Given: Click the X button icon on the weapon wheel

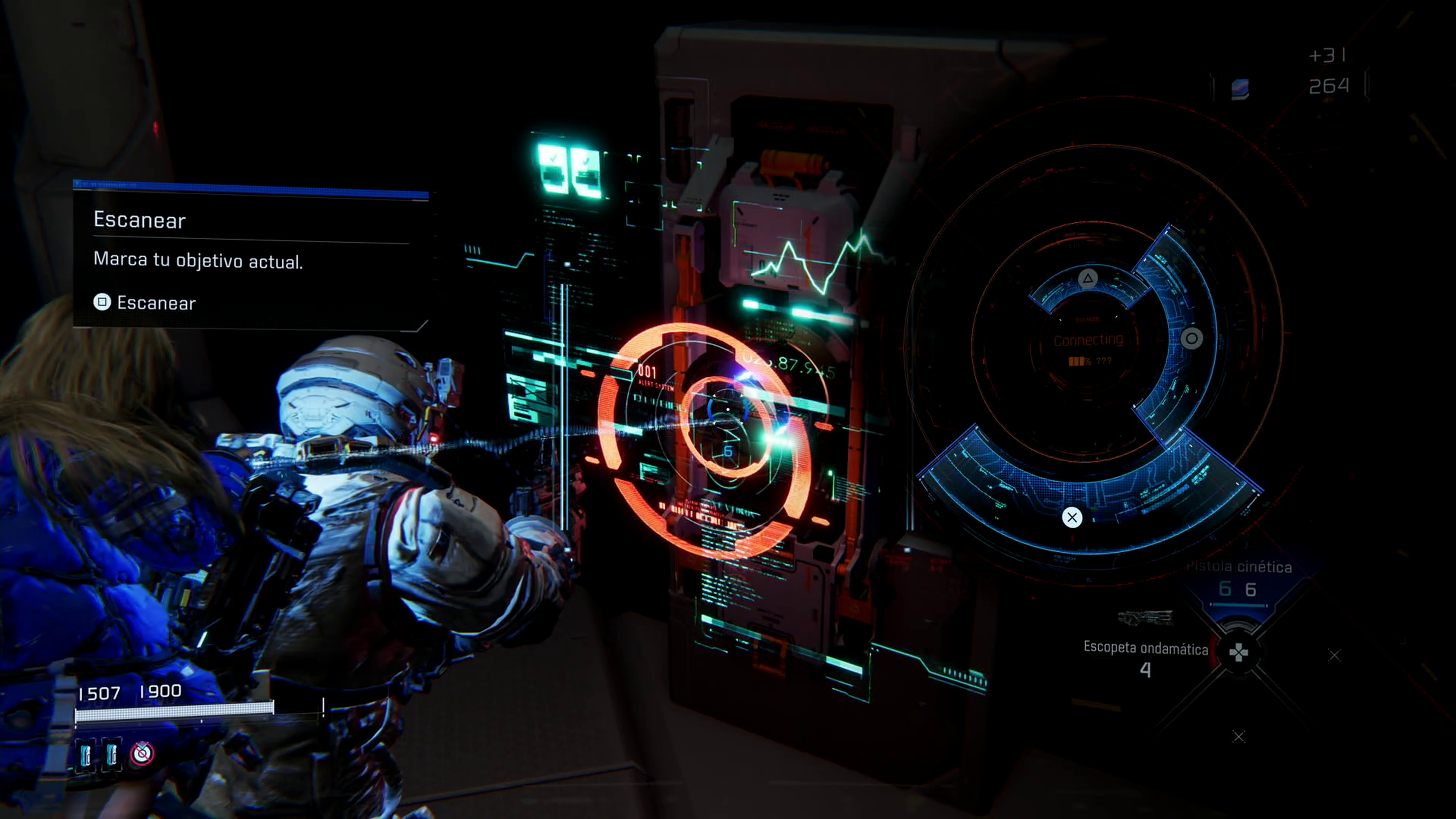Looking at the screenshot, I should point(1072,518).
